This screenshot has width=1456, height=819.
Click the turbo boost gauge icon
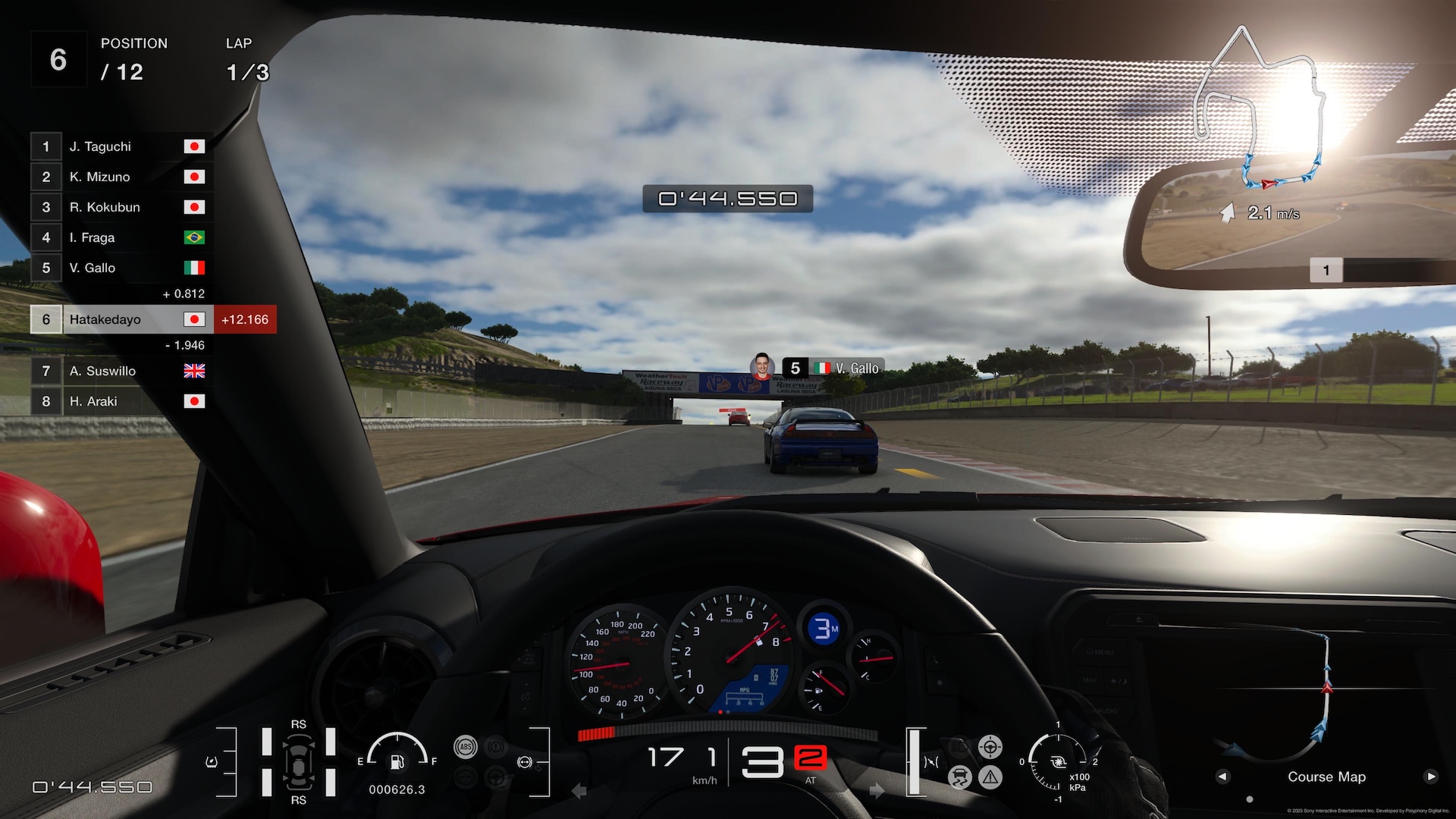click(1058, 762)
